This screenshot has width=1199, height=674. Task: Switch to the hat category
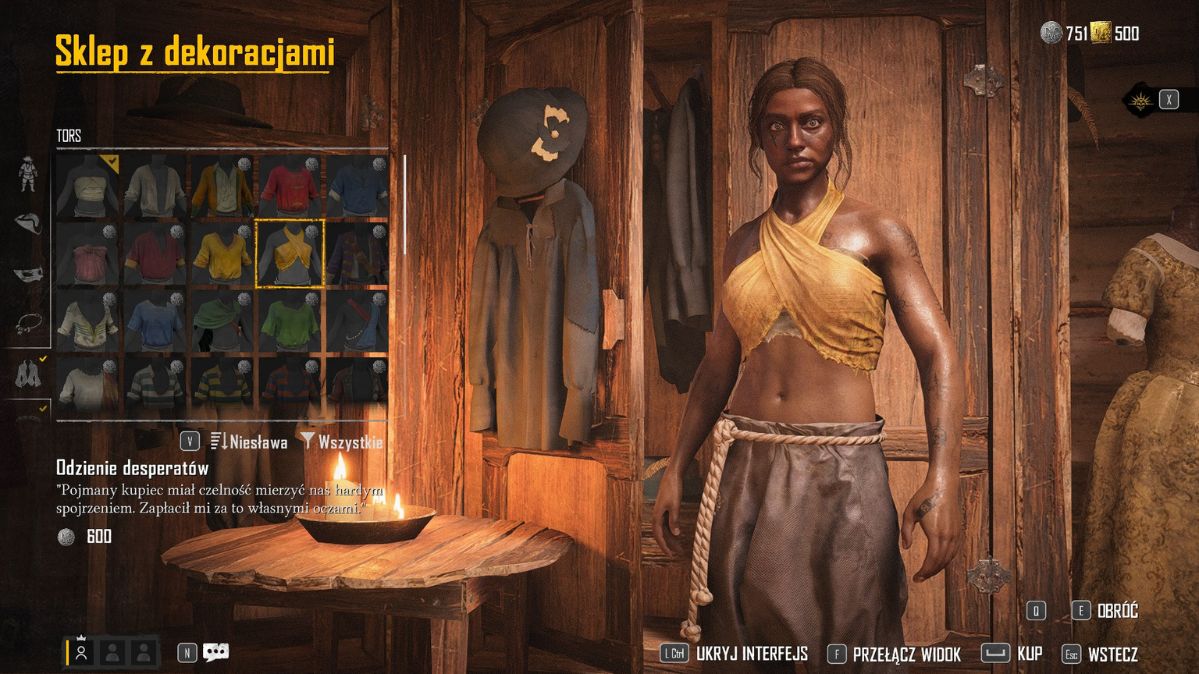[x=28, y=223]
